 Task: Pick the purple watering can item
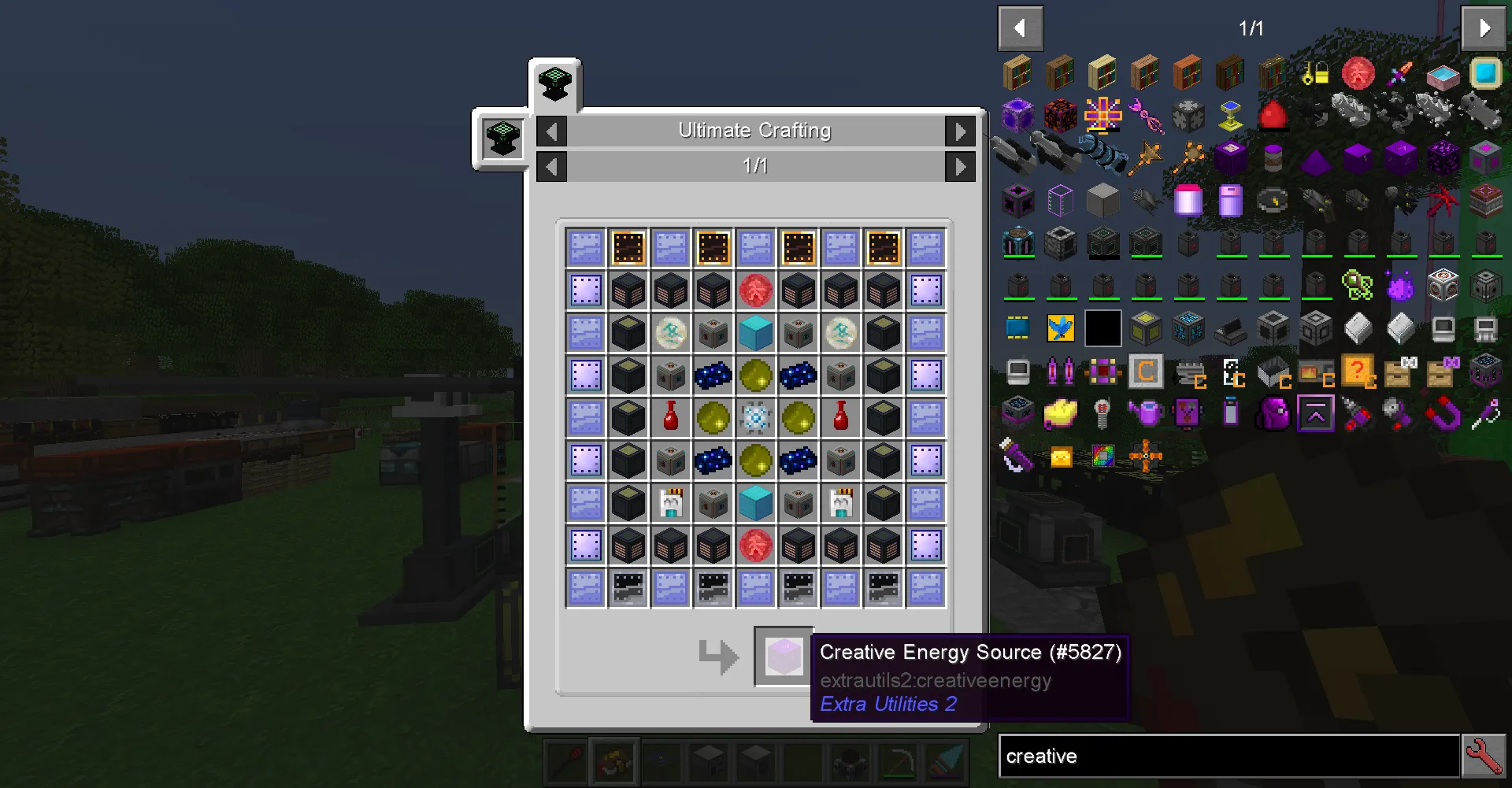coord(1146,412)
